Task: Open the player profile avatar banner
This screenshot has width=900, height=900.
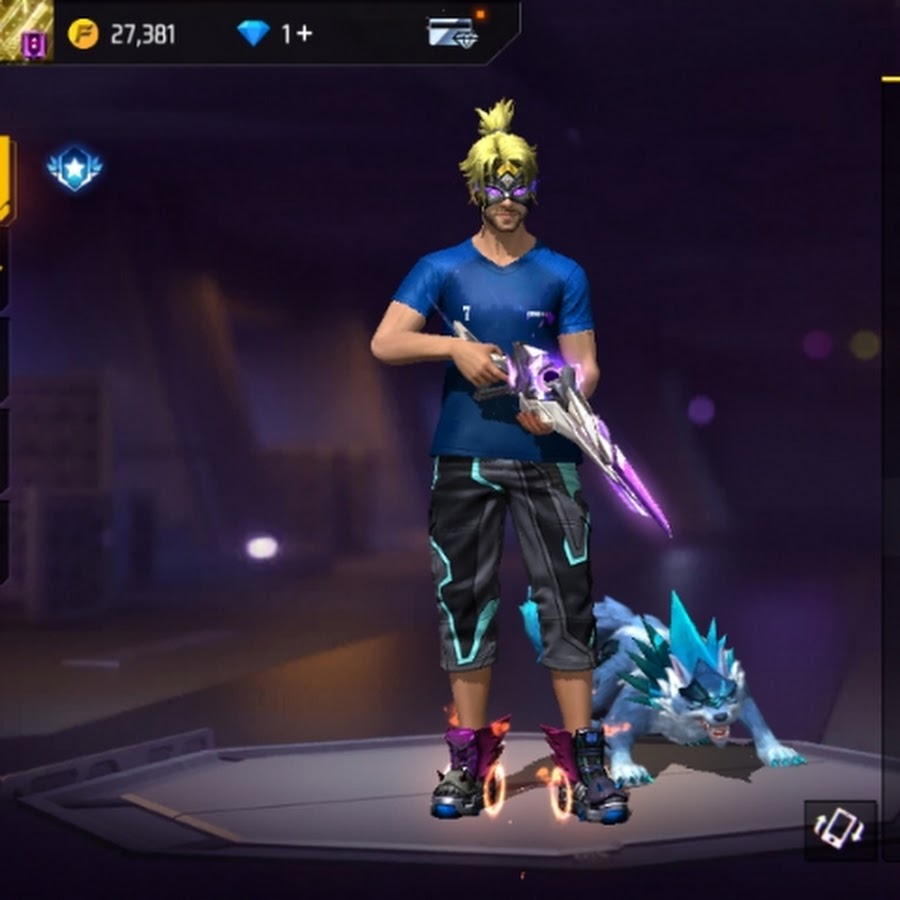Action: point(26,30)
